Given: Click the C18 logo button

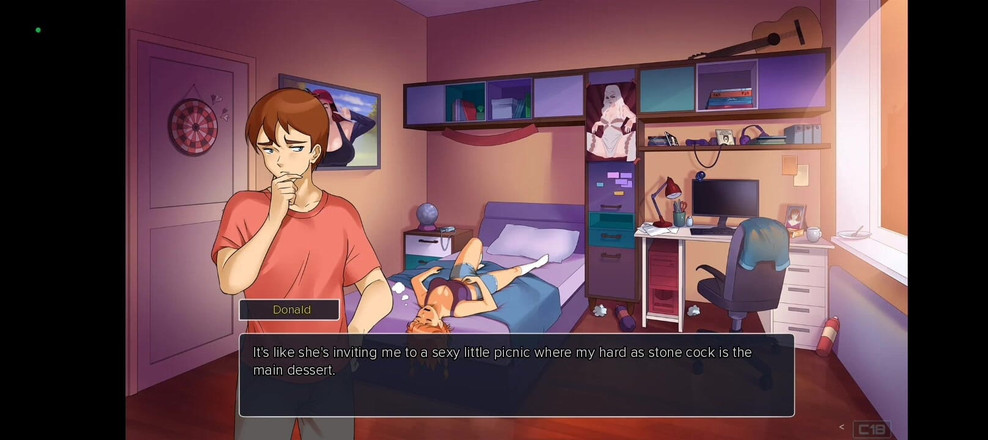Looking at the screenshot, I should [871, 429].
